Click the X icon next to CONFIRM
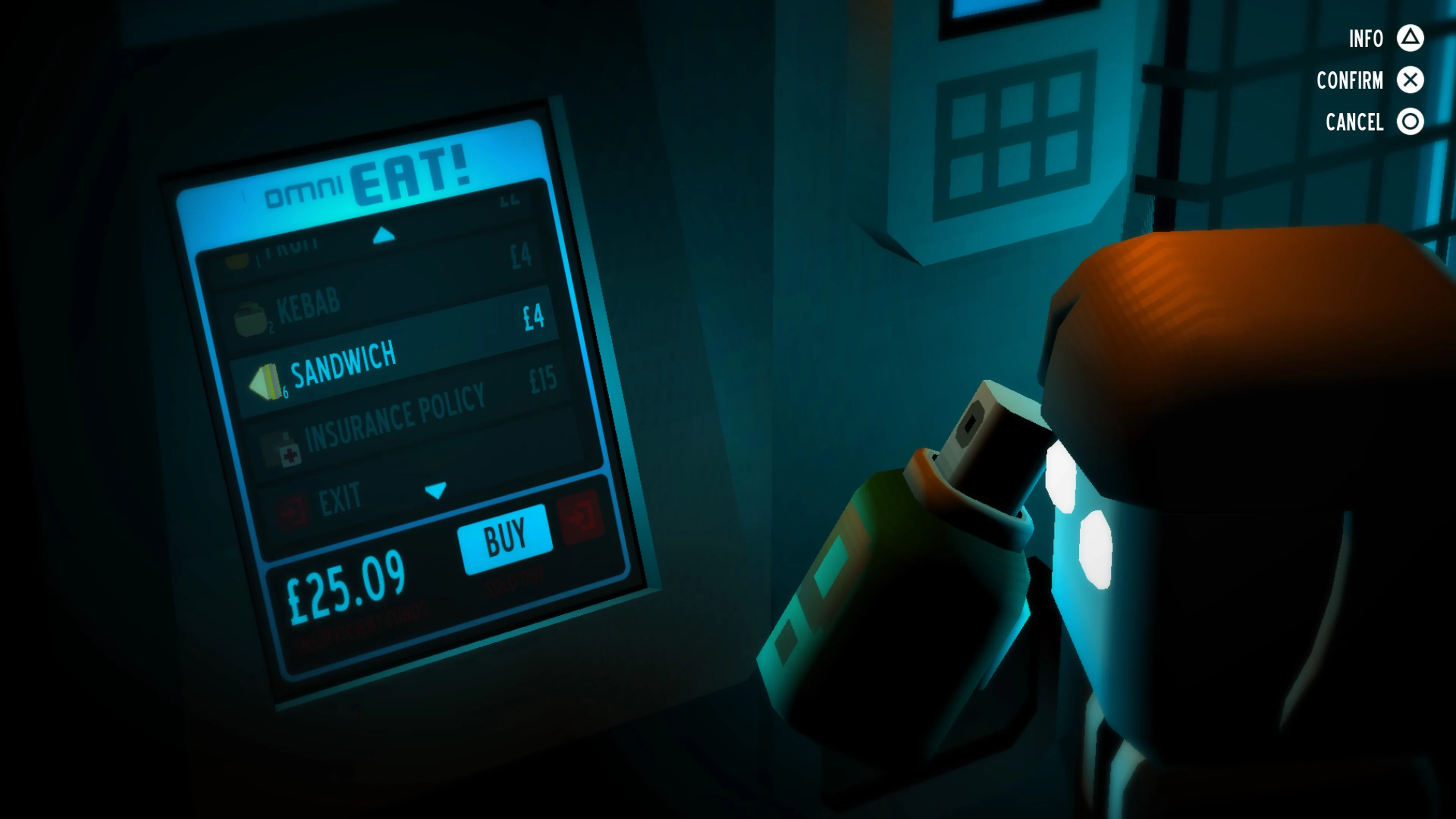 tap(1411, 80)
